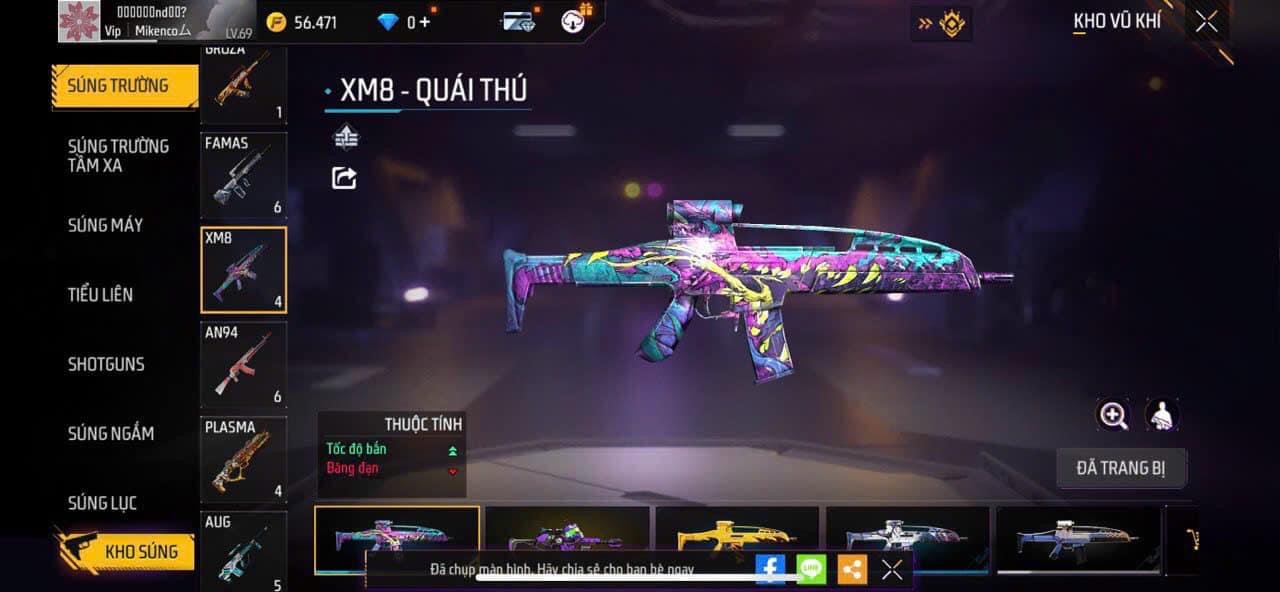This screenshot has width=1280, height=592.
Task: Share screenshot to Facebook
Action: pyautogui.click(x=769, y=569)
